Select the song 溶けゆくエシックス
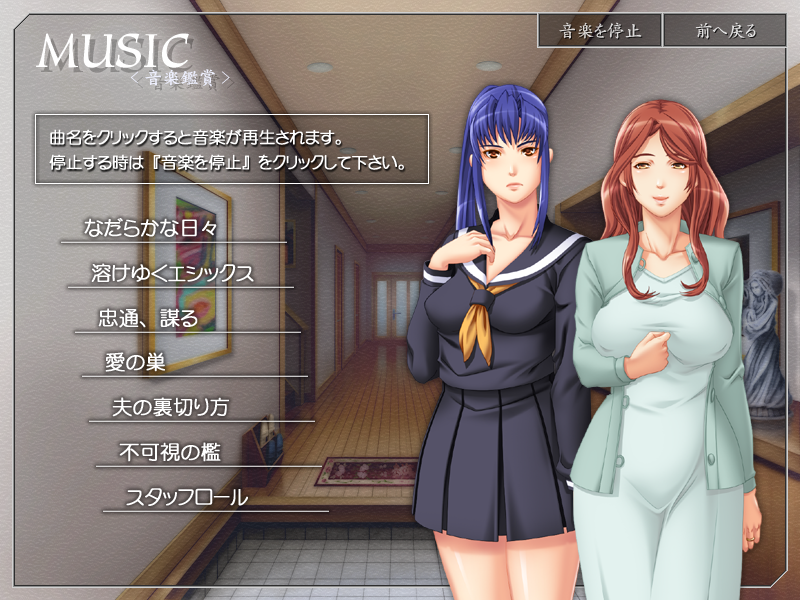800x600 pixels. (171, 274)
